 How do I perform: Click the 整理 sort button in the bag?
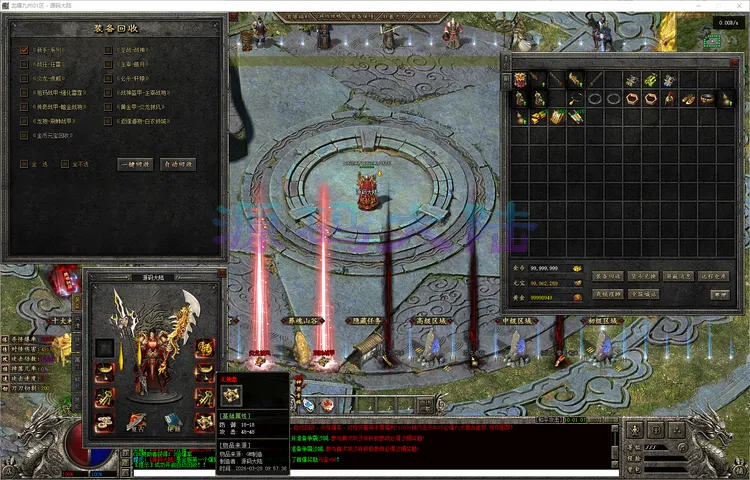719,295
